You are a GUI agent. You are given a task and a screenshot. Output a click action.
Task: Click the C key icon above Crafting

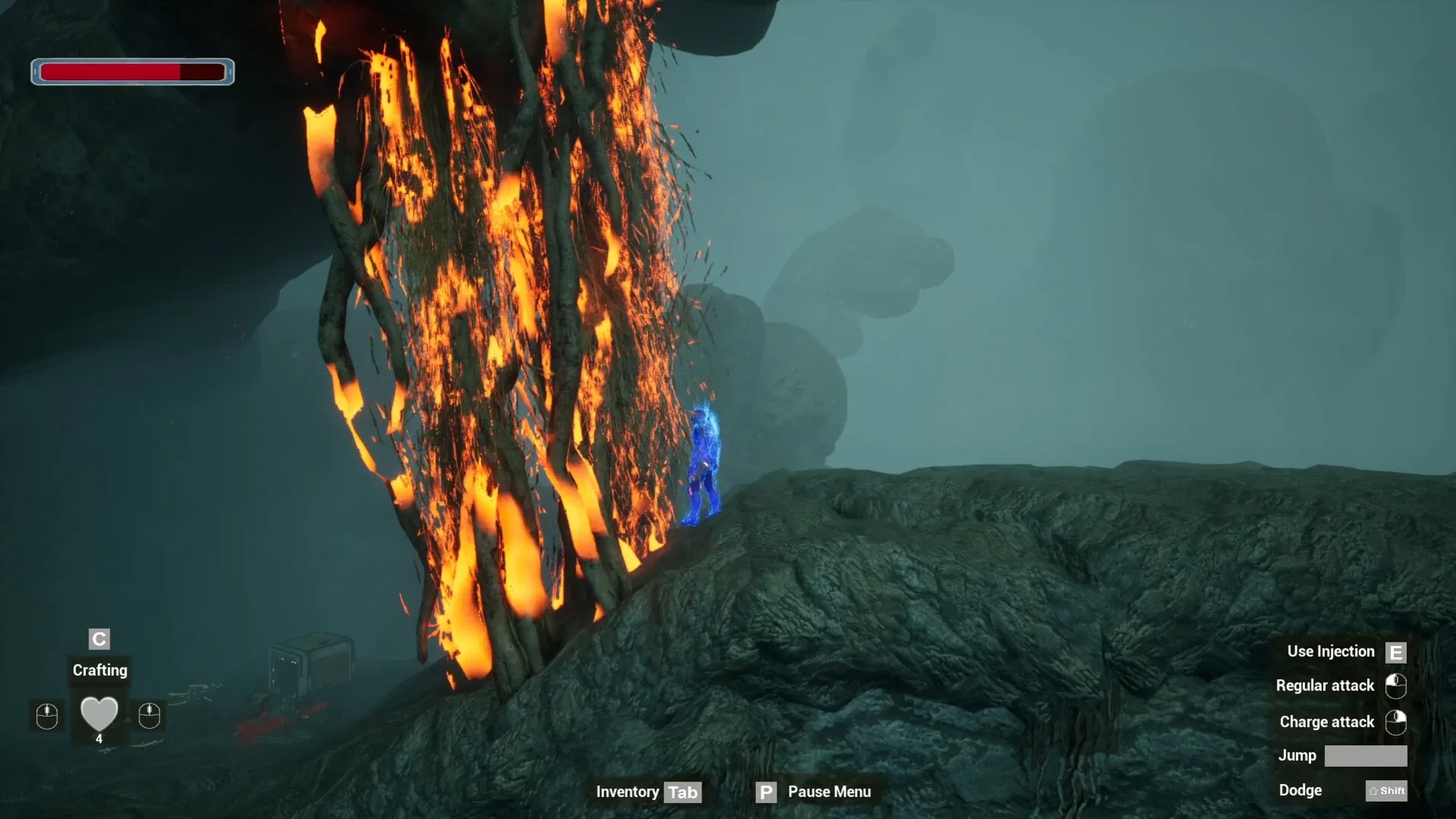(99, 639)
